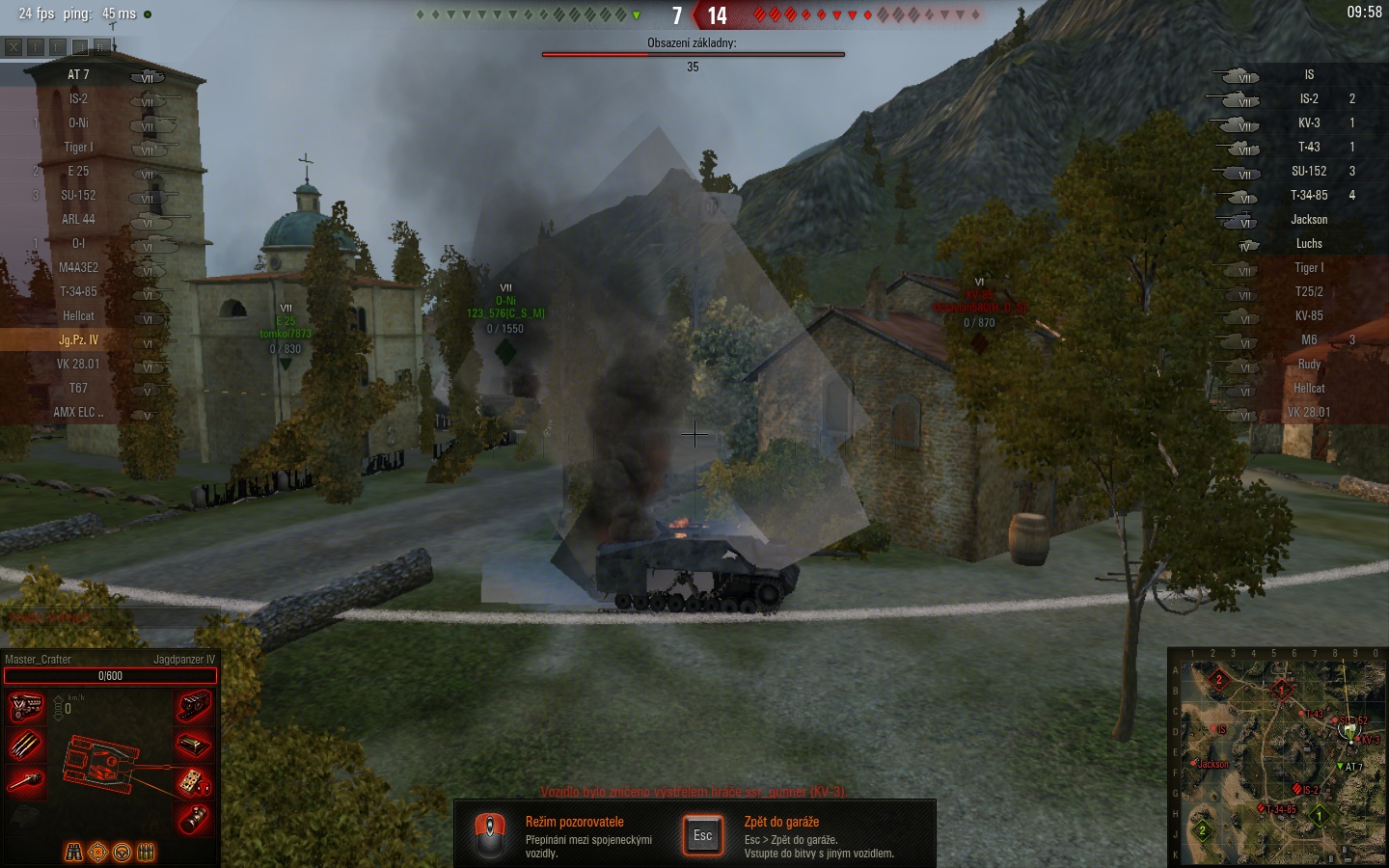The height and width of the screenshot is (868, 1389).
Task: Select the gun module icon
Action: [26, 781]
